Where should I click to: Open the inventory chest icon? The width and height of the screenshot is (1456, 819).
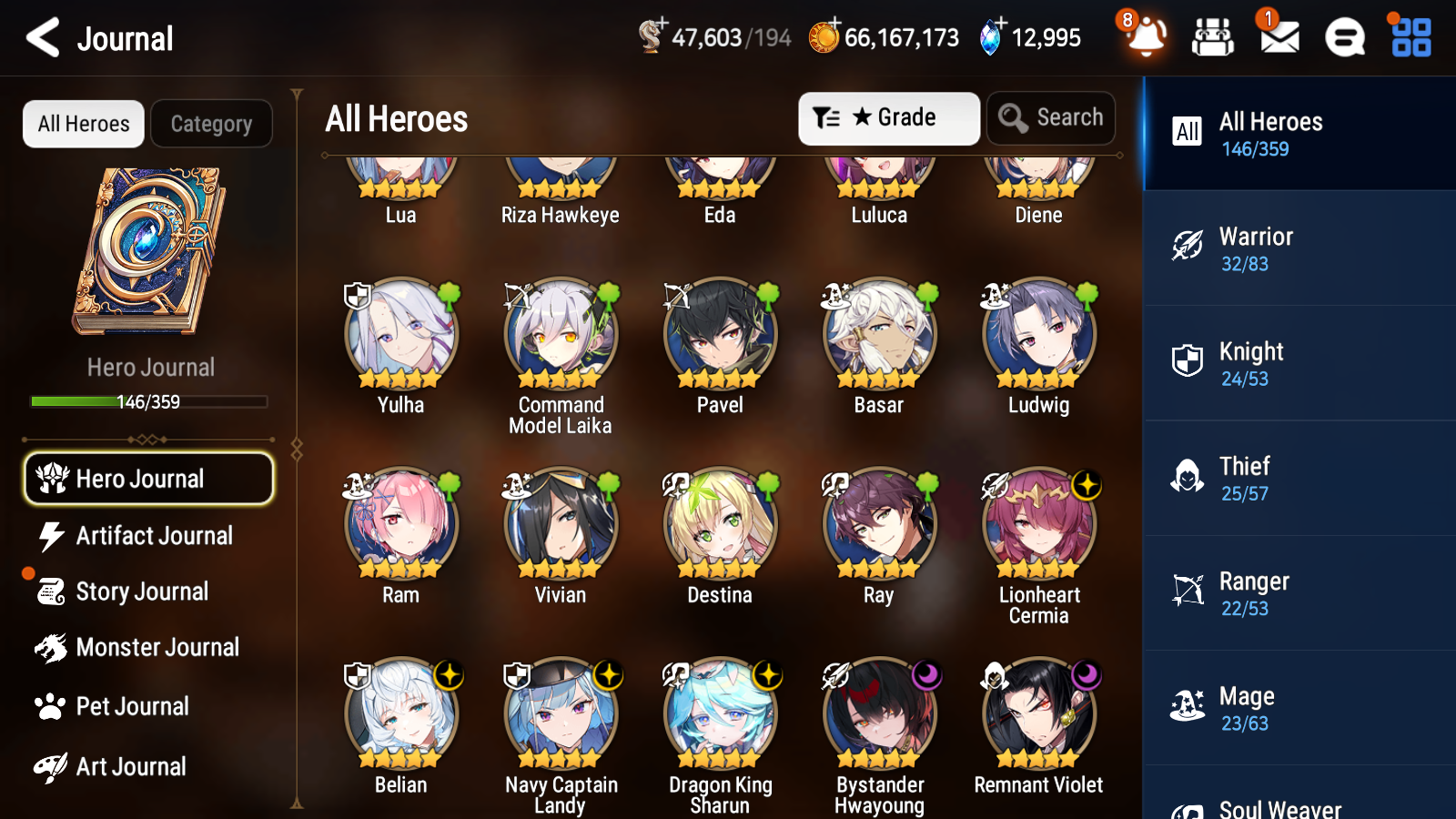[x=1213, y=38]
